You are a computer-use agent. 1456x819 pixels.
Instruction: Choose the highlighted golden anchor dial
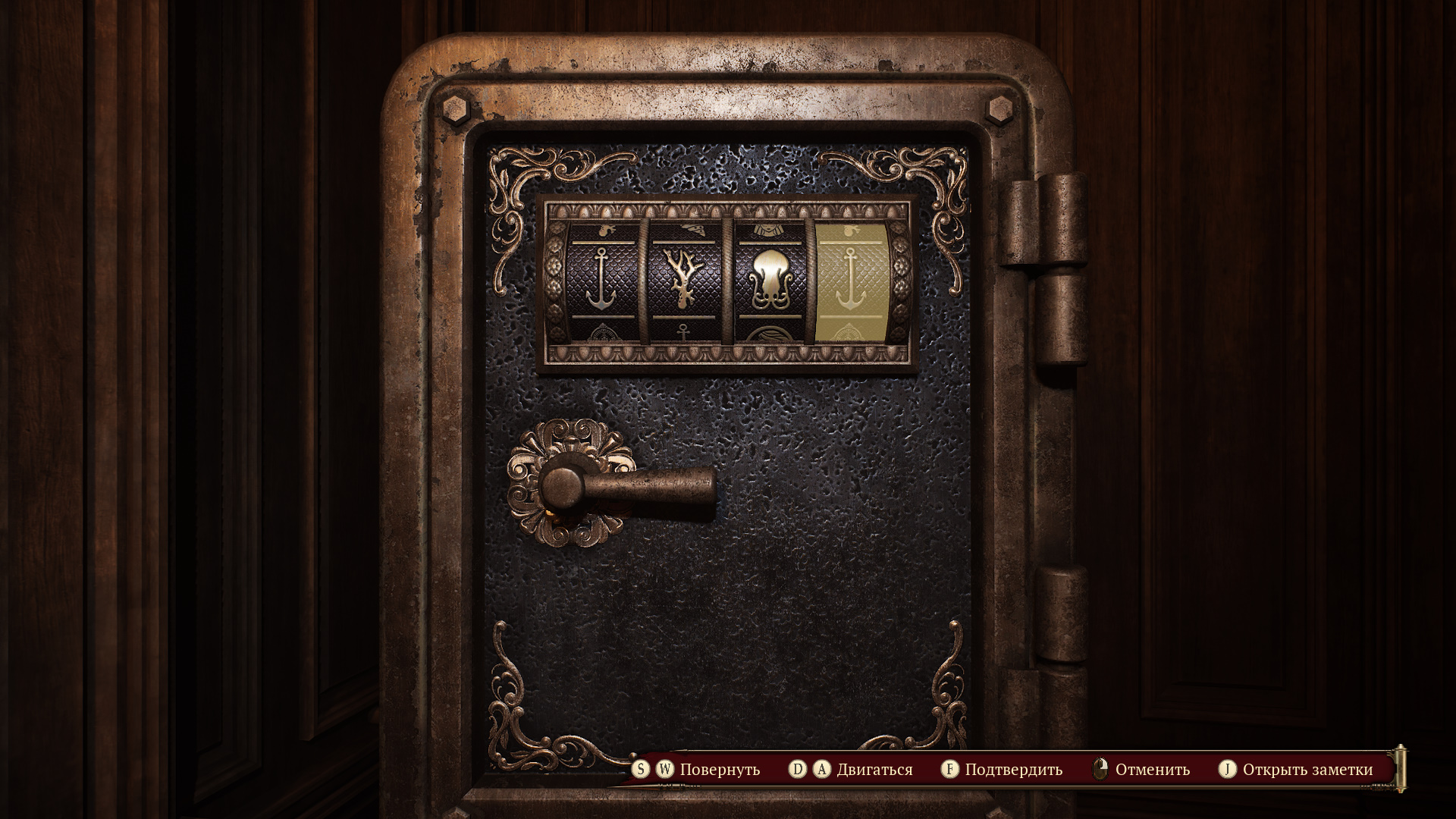click(x=852, y=278)
